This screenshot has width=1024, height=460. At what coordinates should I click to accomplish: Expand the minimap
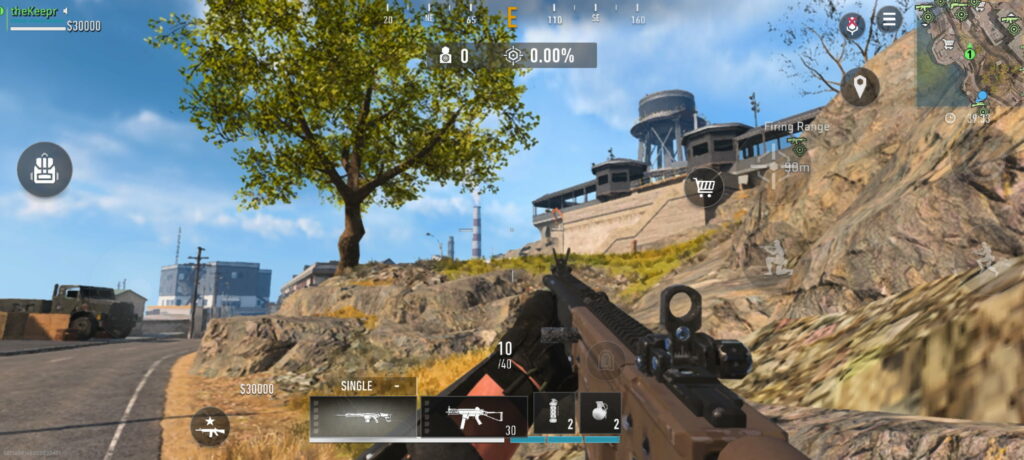point(969,53)
